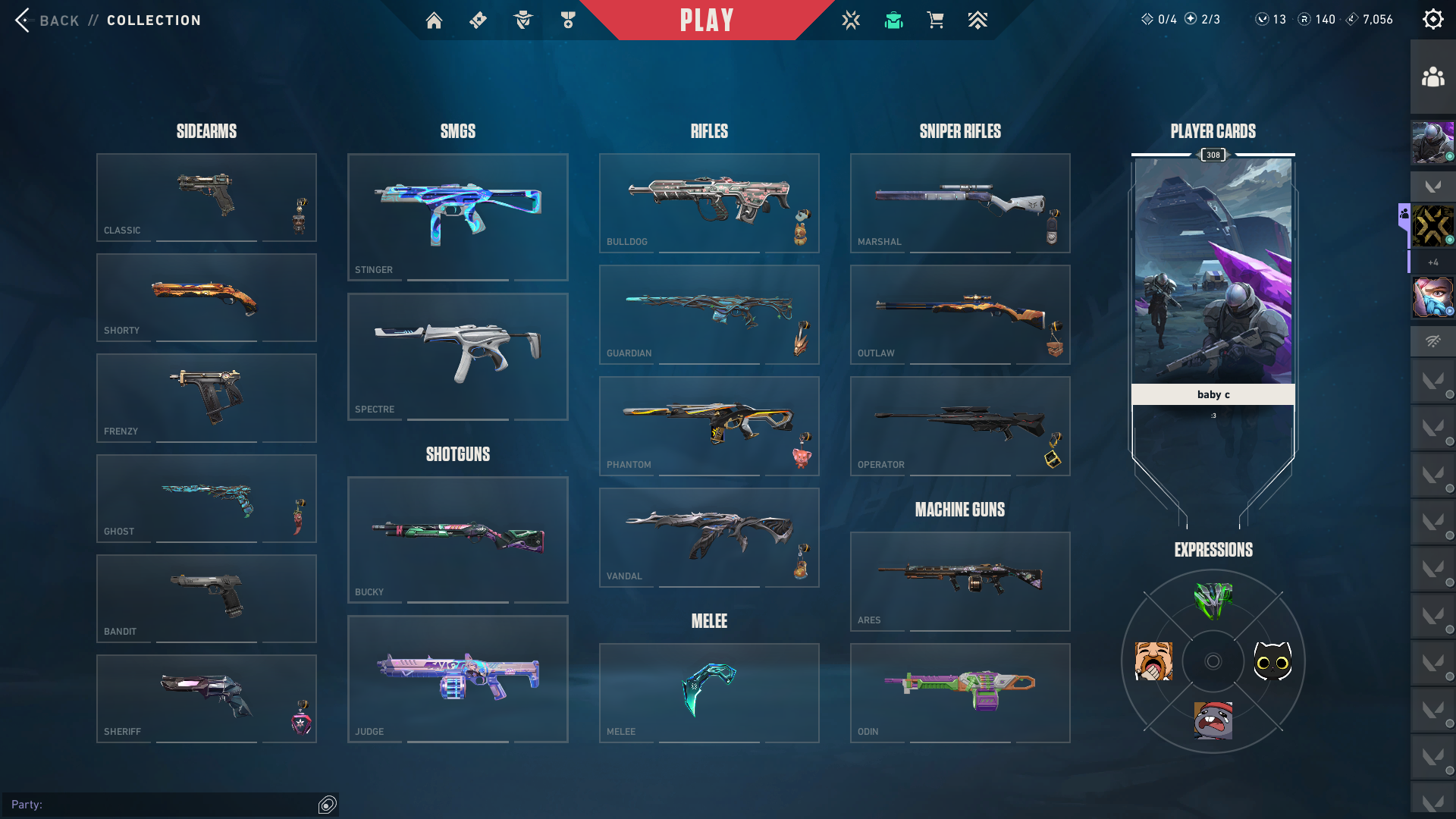Viewport: 1456px width, 819px height.
Task: Select the Ghost pistol slot
Action: point(206,498)
